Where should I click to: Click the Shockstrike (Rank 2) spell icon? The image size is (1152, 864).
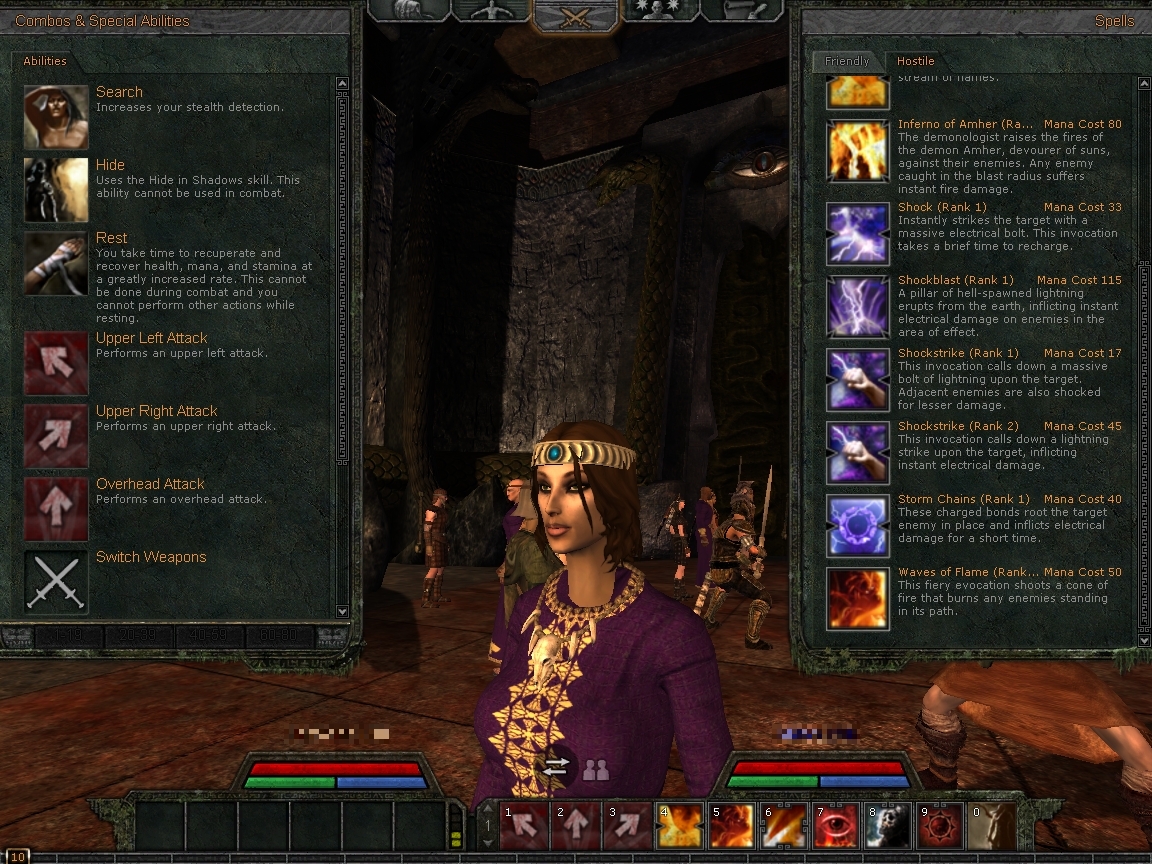pos(858,452)
